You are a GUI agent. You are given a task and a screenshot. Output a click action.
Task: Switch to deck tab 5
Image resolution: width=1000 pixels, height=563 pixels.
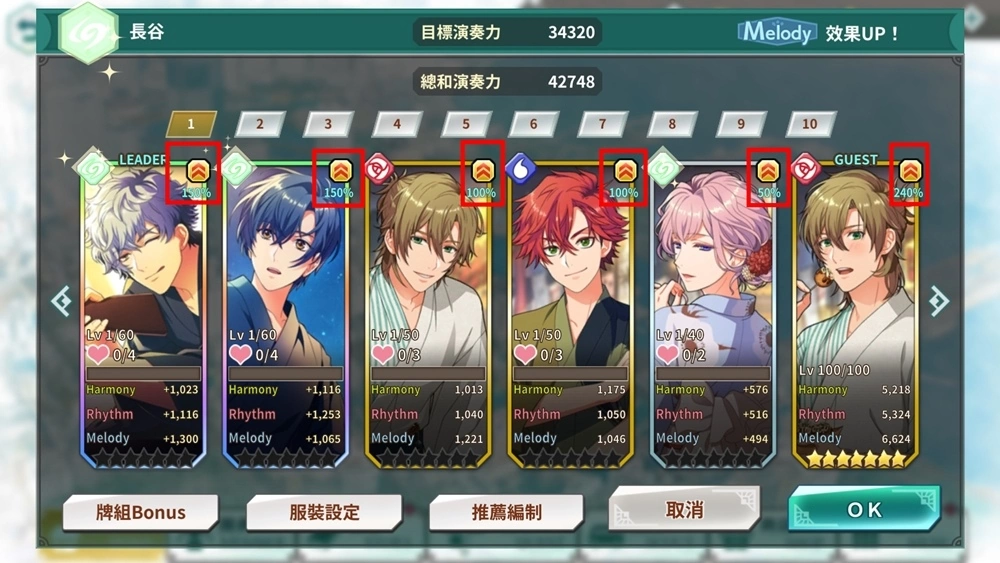[x=465, y=124]
